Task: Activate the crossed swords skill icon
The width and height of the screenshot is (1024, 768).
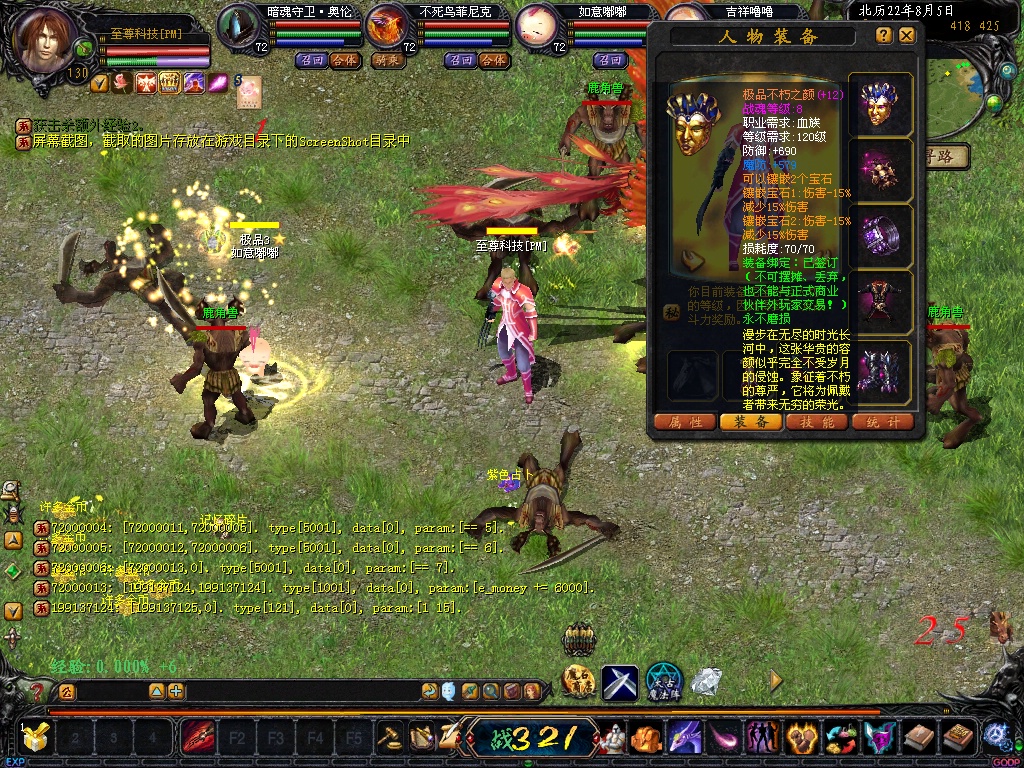Action: (x=619, y=683)
